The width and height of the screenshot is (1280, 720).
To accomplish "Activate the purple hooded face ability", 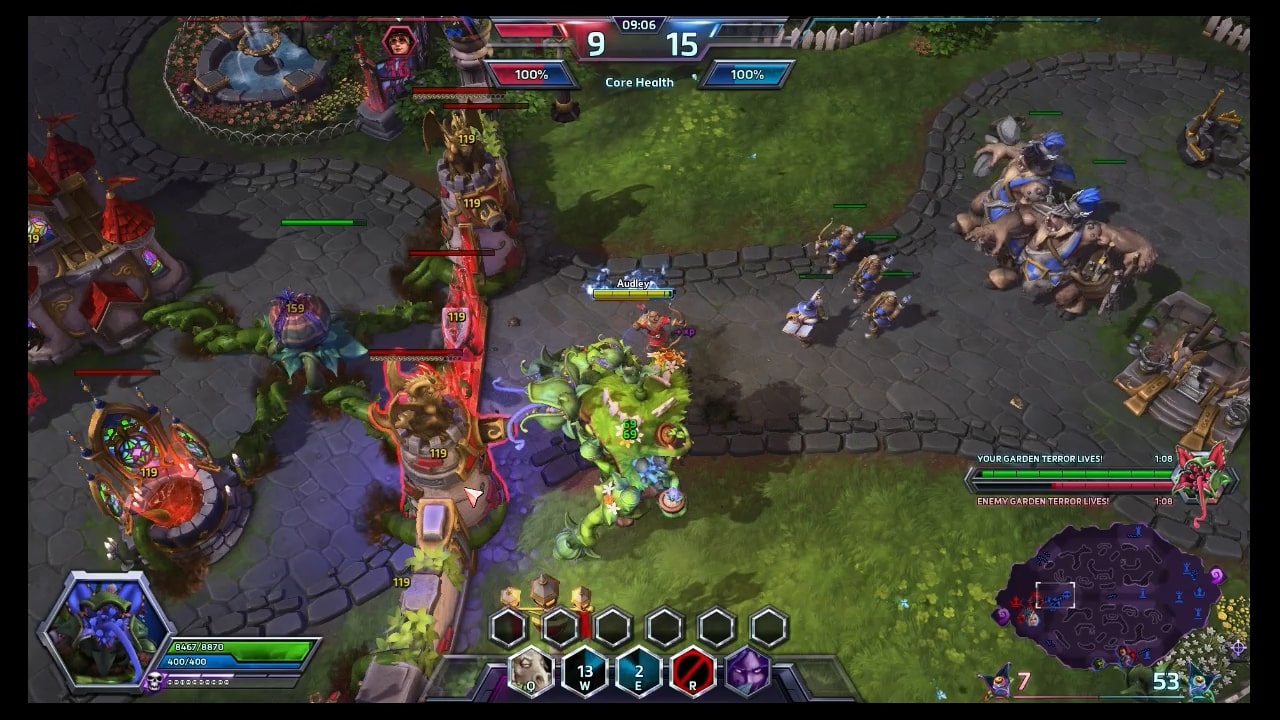I will pyautogui.click(x=746, y=671).
